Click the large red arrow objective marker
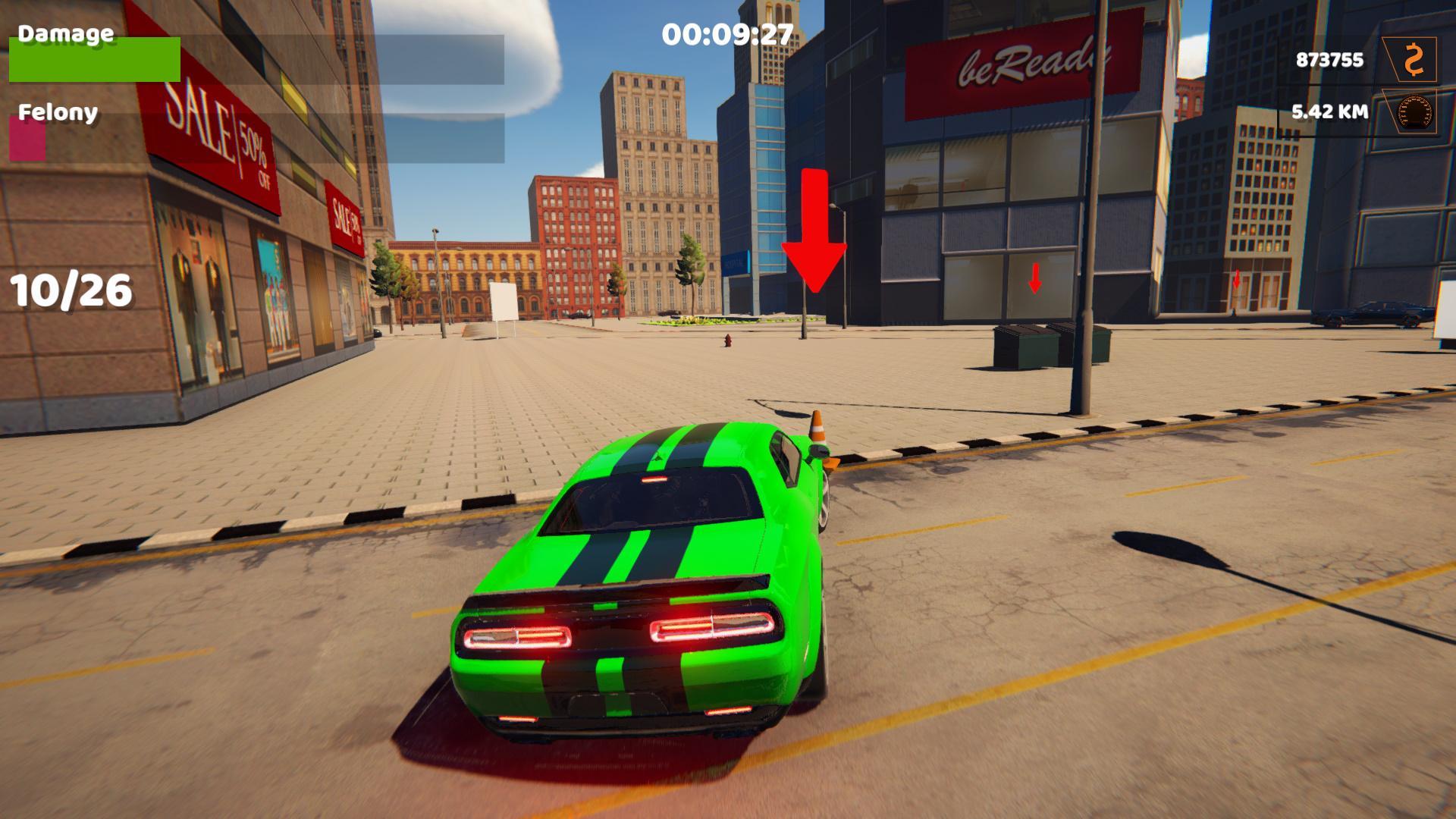This screenshot has width=1456, height=819. click(815, 227)
